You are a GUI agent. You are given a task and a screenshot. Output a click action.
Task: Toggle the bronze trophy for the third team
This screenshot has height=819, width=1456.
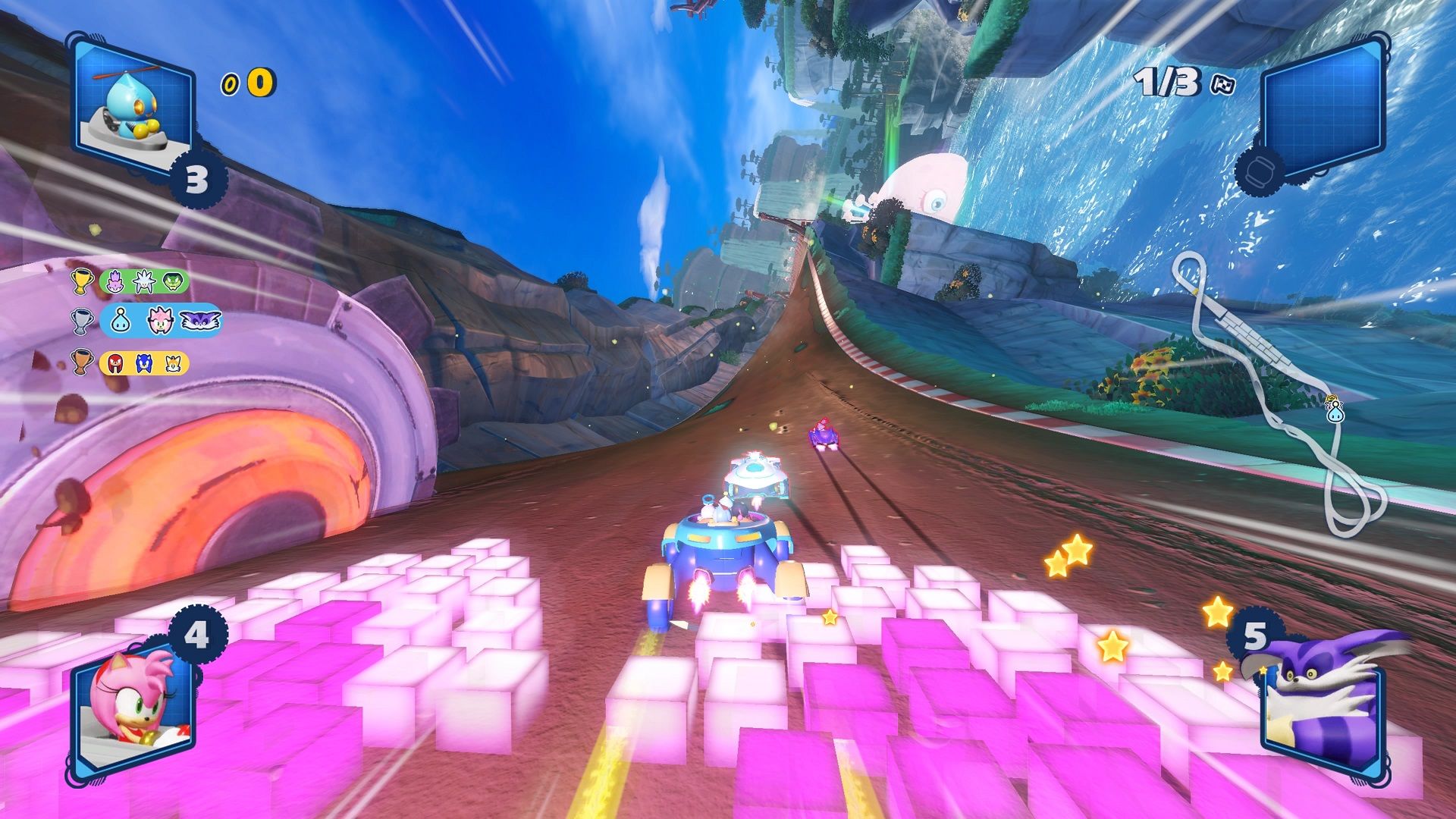[x=83, y=362]
